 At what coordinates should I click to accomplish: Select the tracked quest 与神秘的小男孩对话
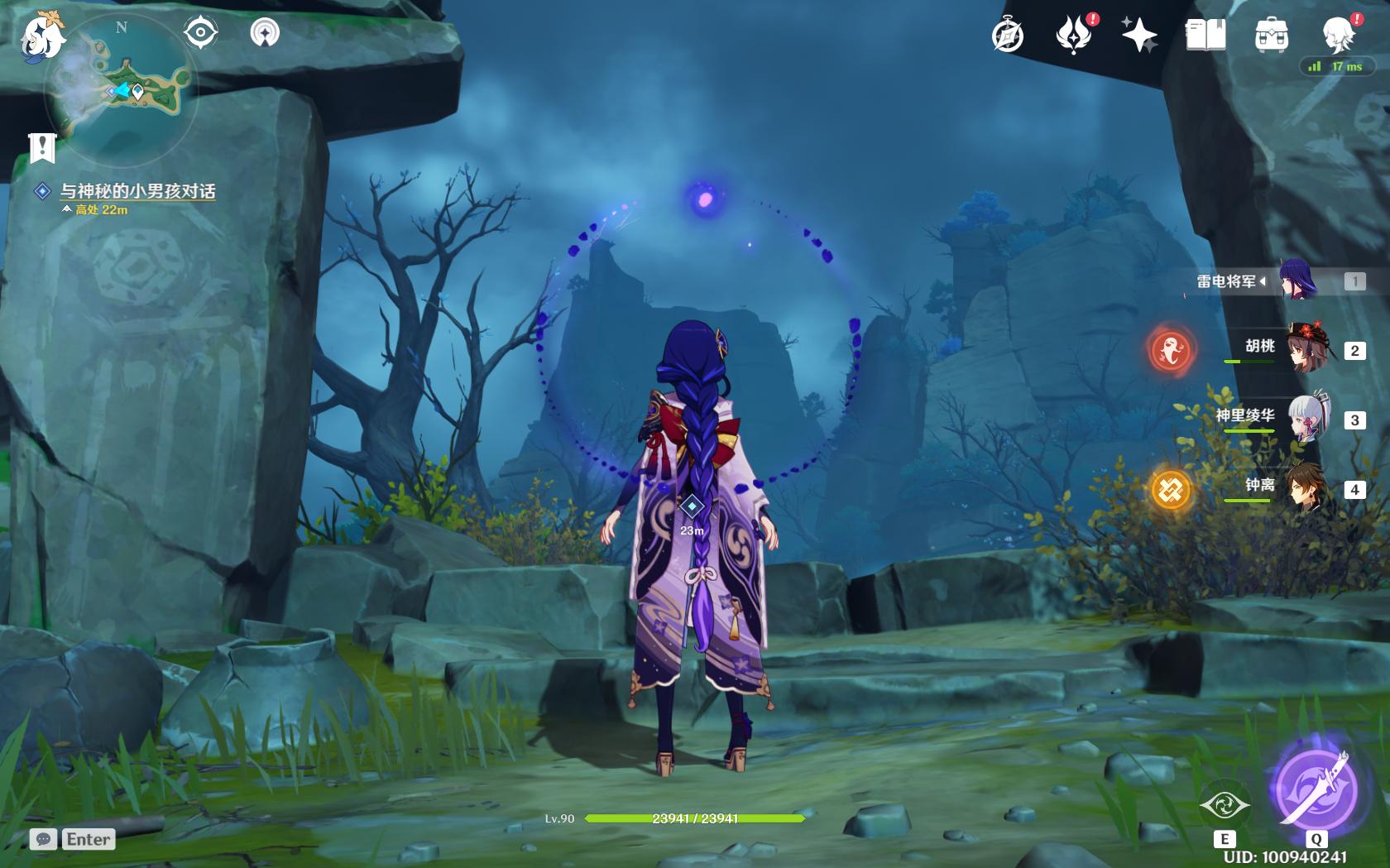(137, 191)
